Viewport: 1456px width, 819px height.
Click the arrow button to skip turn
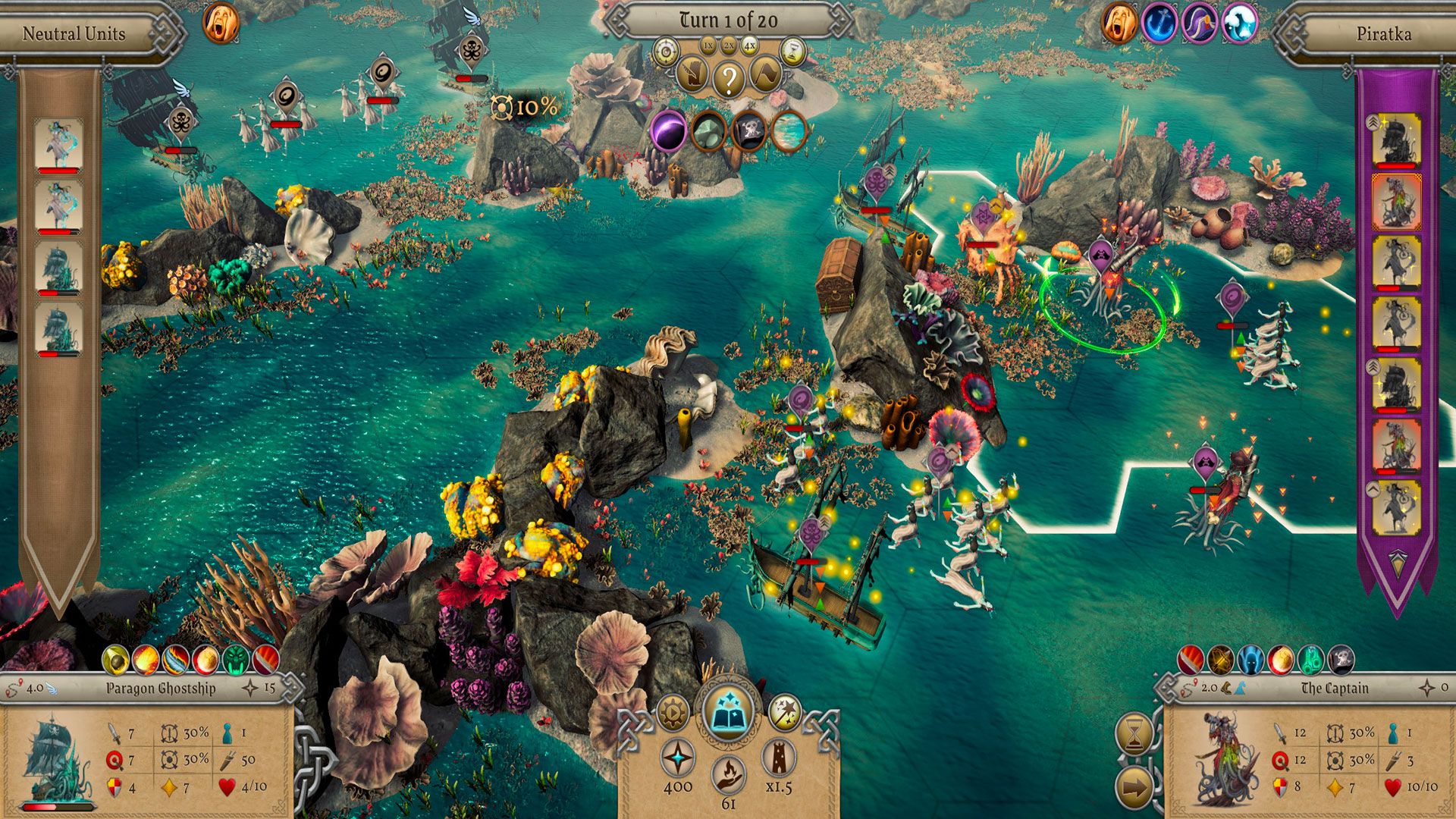point(1134,789)
